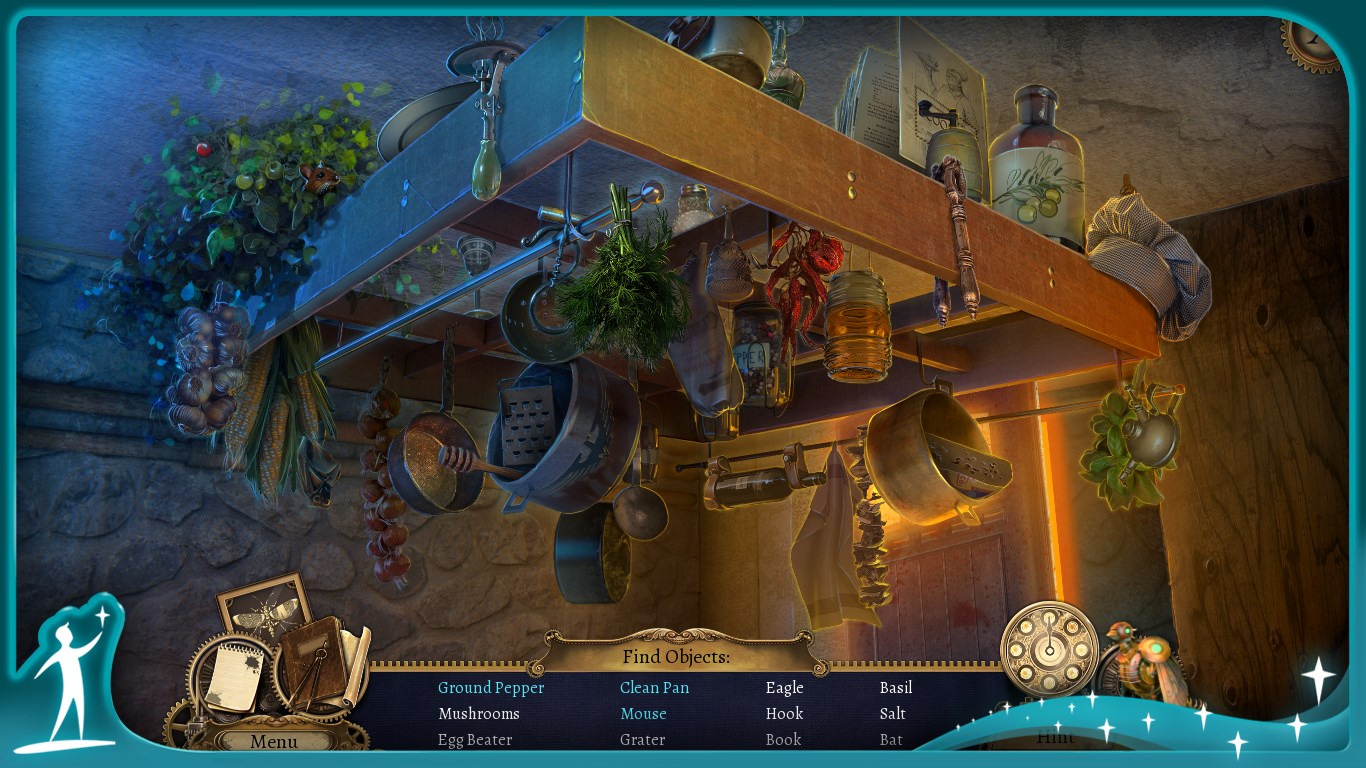
Task: Select "Mouse" in the object list
Action: [x=643, y=714]
